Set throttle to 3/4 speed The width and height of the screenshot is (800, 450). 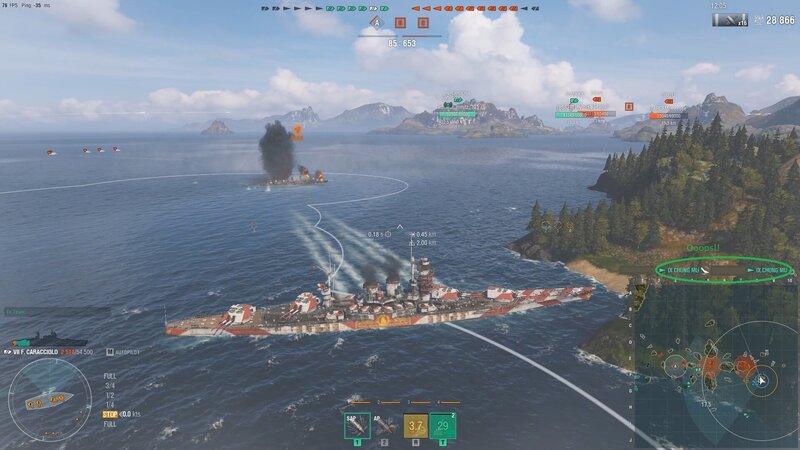[110, 385]
